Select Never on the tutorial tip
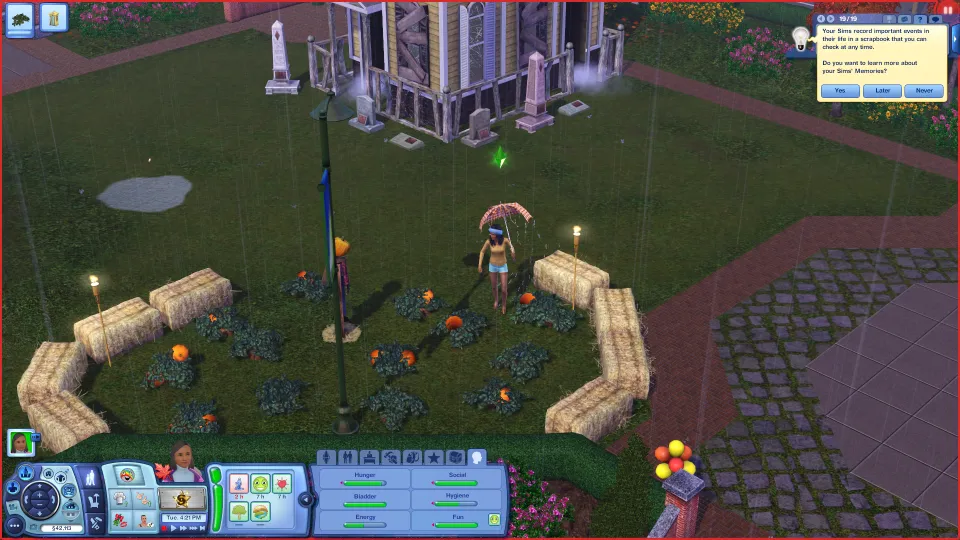The height and width of the screenshot is (540, 960). (x=923, y=90)
